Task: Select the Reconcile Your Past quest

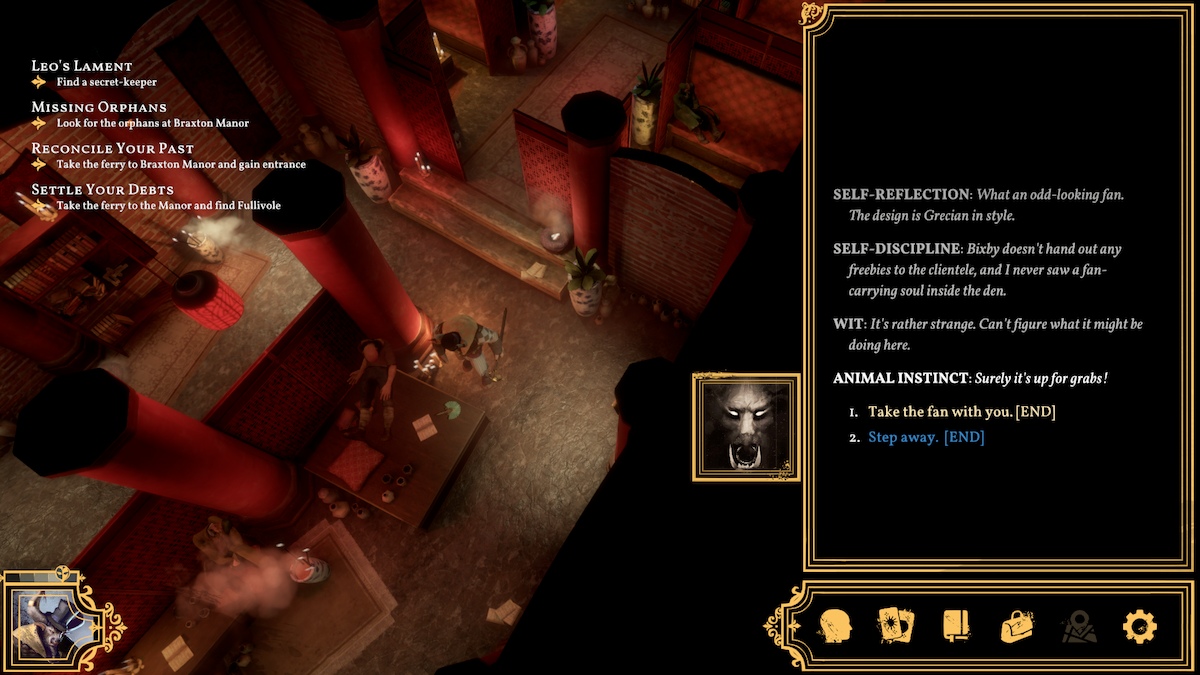Action: [115, 148]
